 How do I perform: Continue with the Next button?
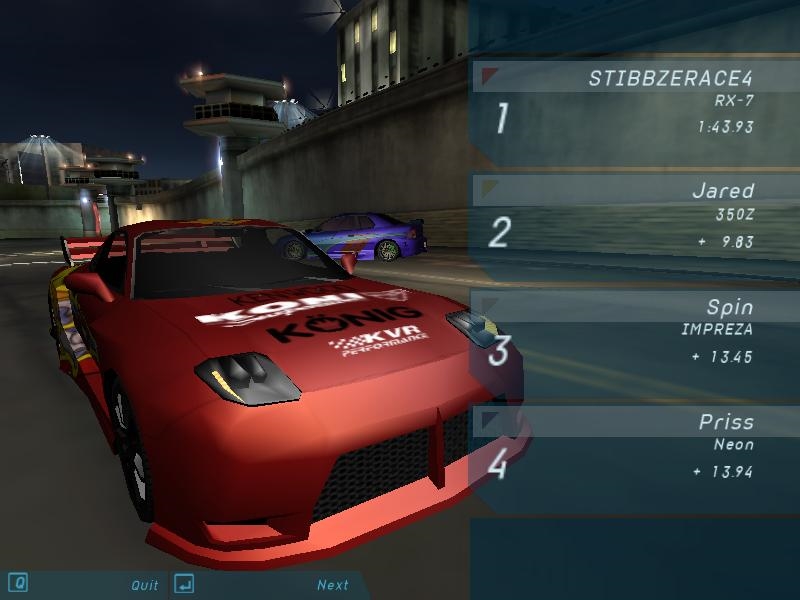pos(333,585)
